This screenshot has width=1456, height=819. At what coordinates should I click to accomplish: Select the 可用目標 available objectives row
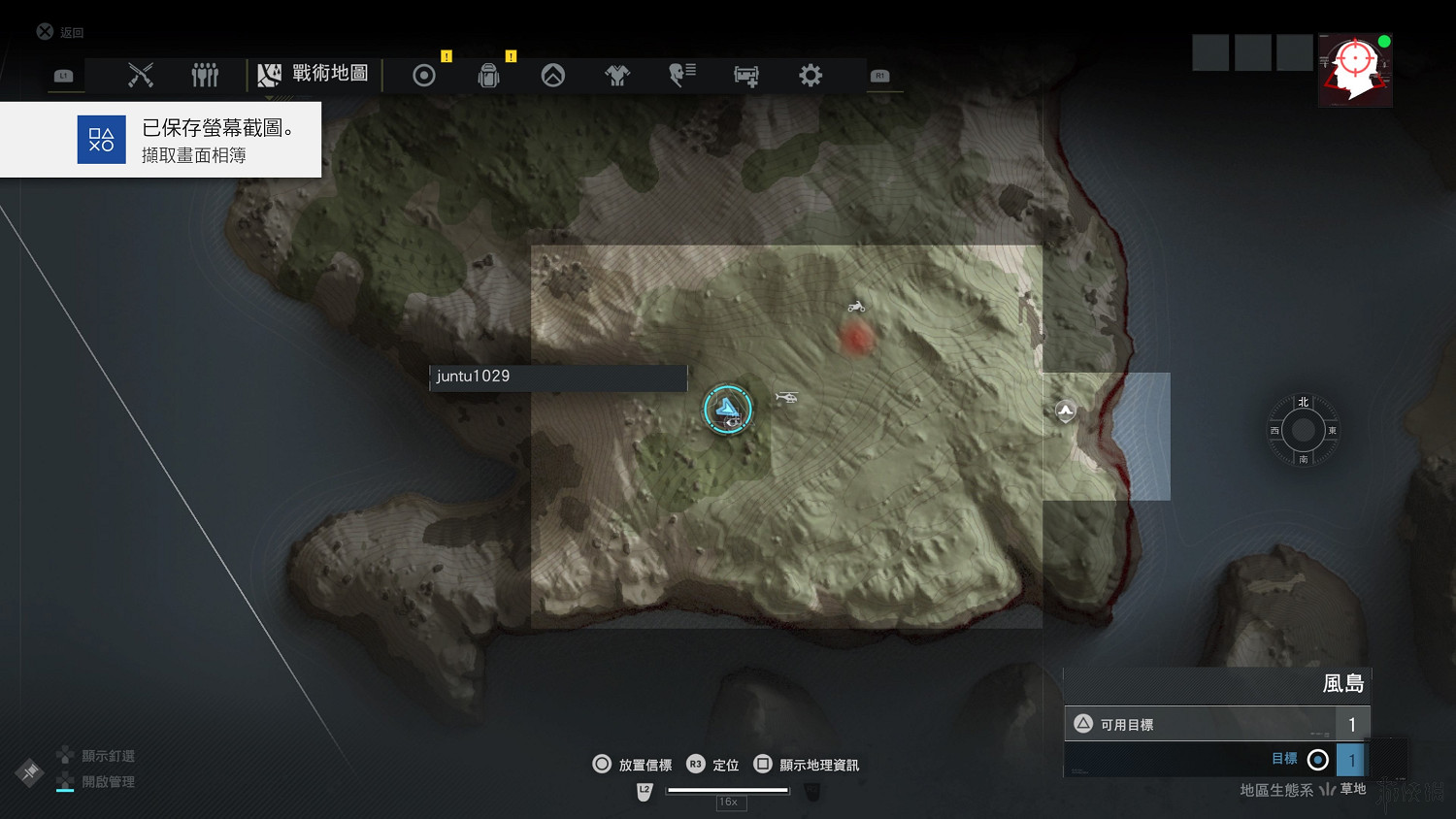[x=1217, y=724]
